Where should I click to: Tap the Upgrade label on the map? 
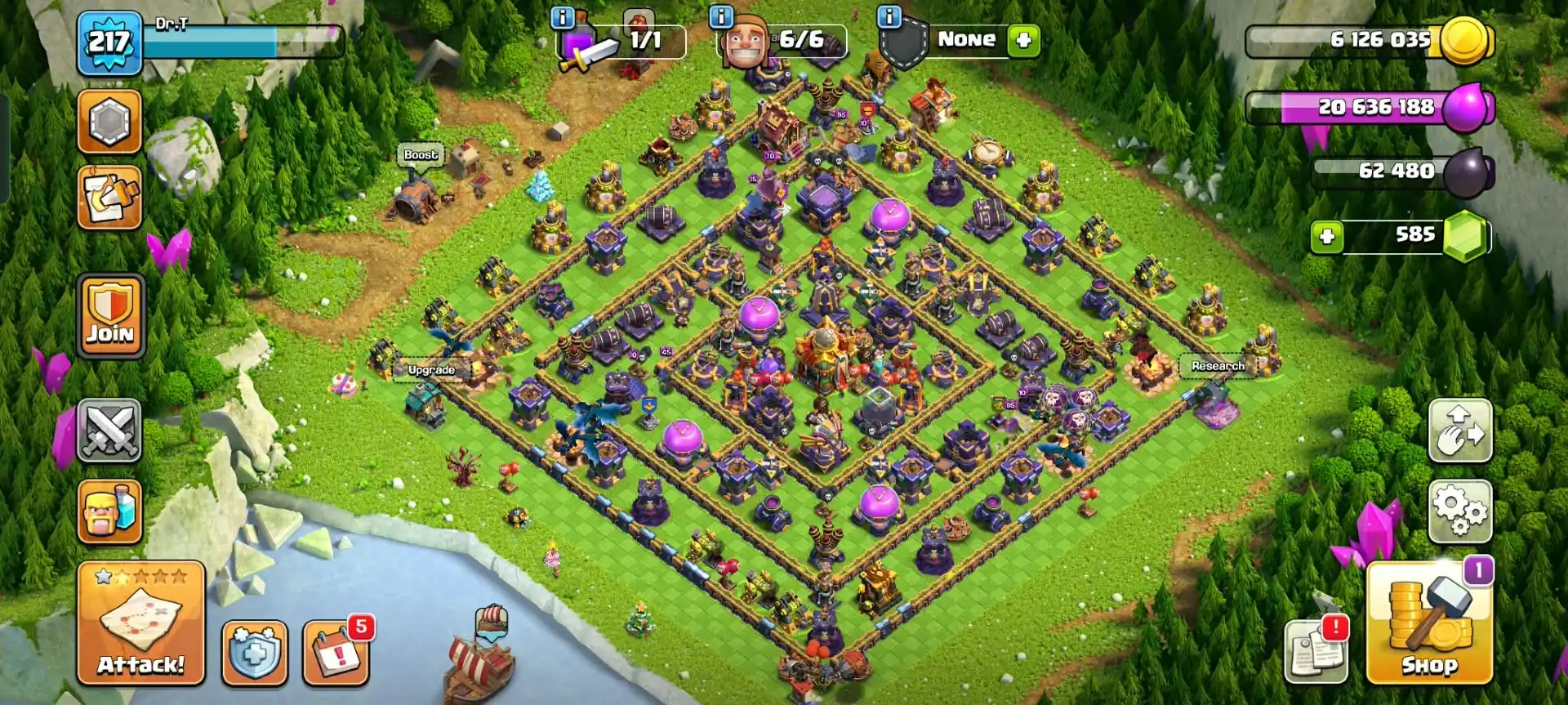[x=430, y=369]
